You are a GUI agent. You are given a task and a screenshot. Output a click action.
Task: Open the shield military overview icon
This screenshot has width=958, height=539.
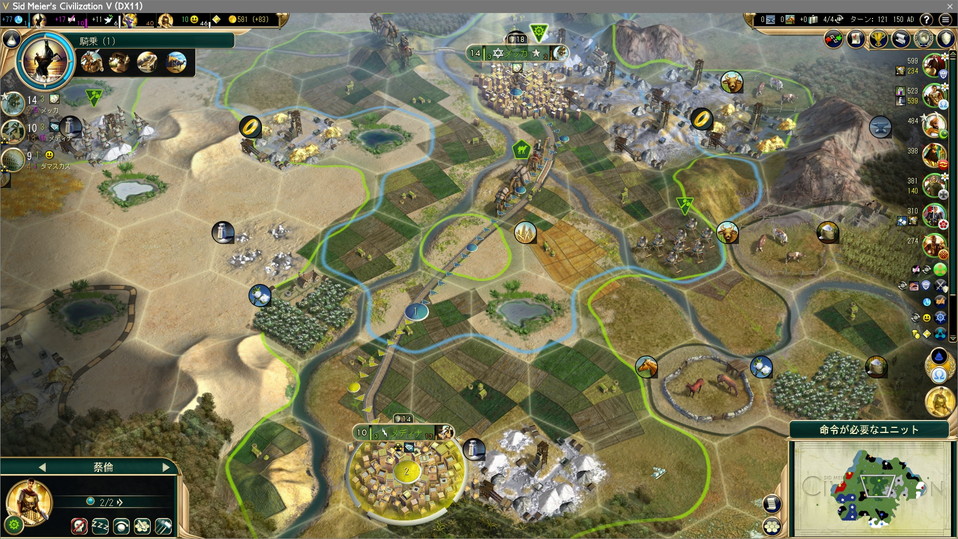click(x=946, y=39)
